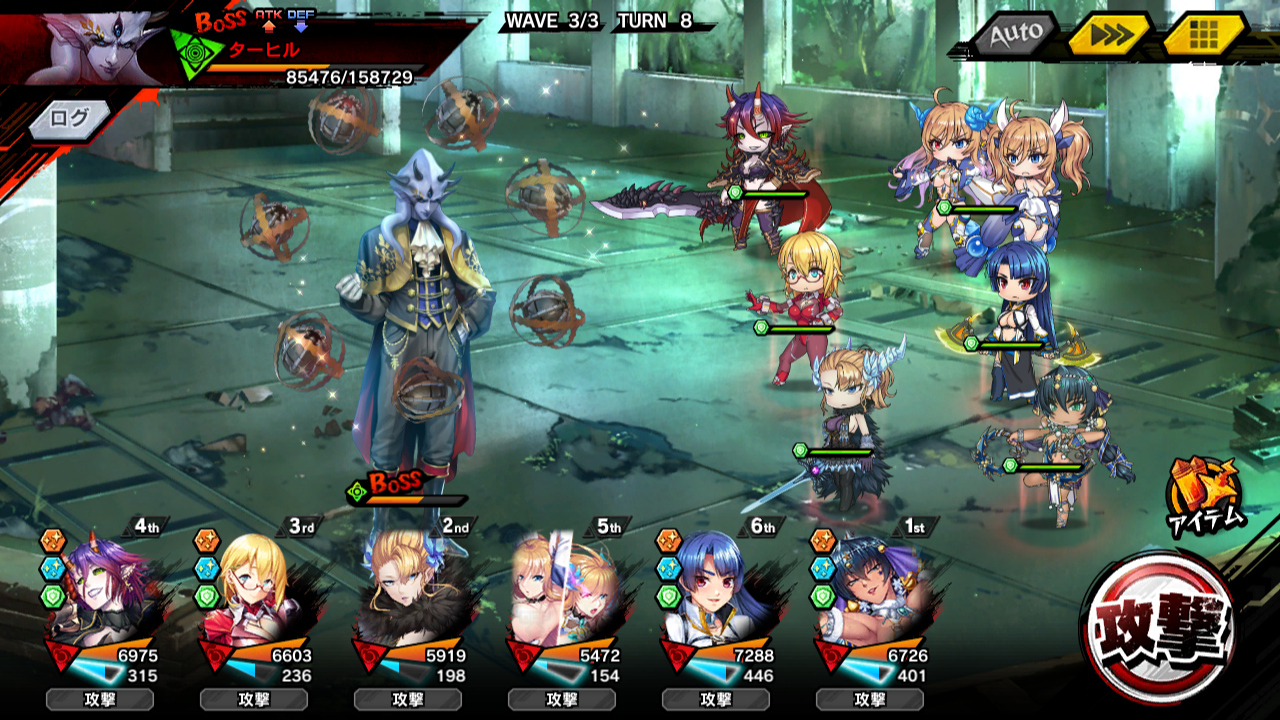Click 攻撃 label under the 5919 HP card

point(408,699)
